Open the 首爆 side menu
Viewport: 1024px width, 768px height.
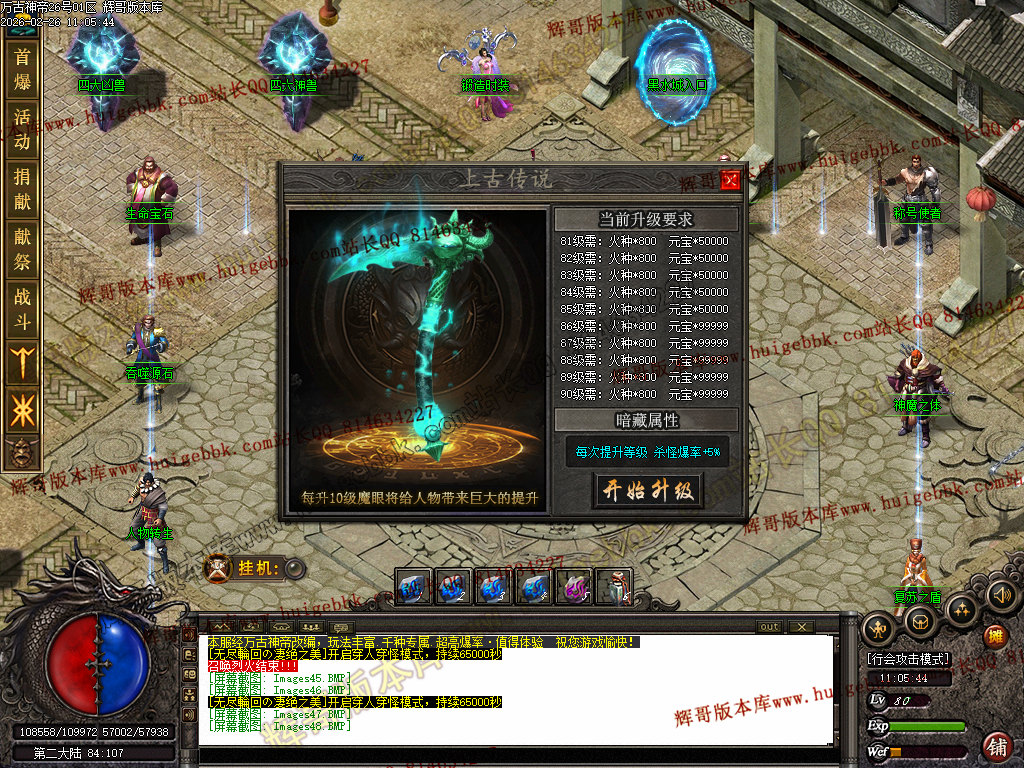[x=22, y=69]
